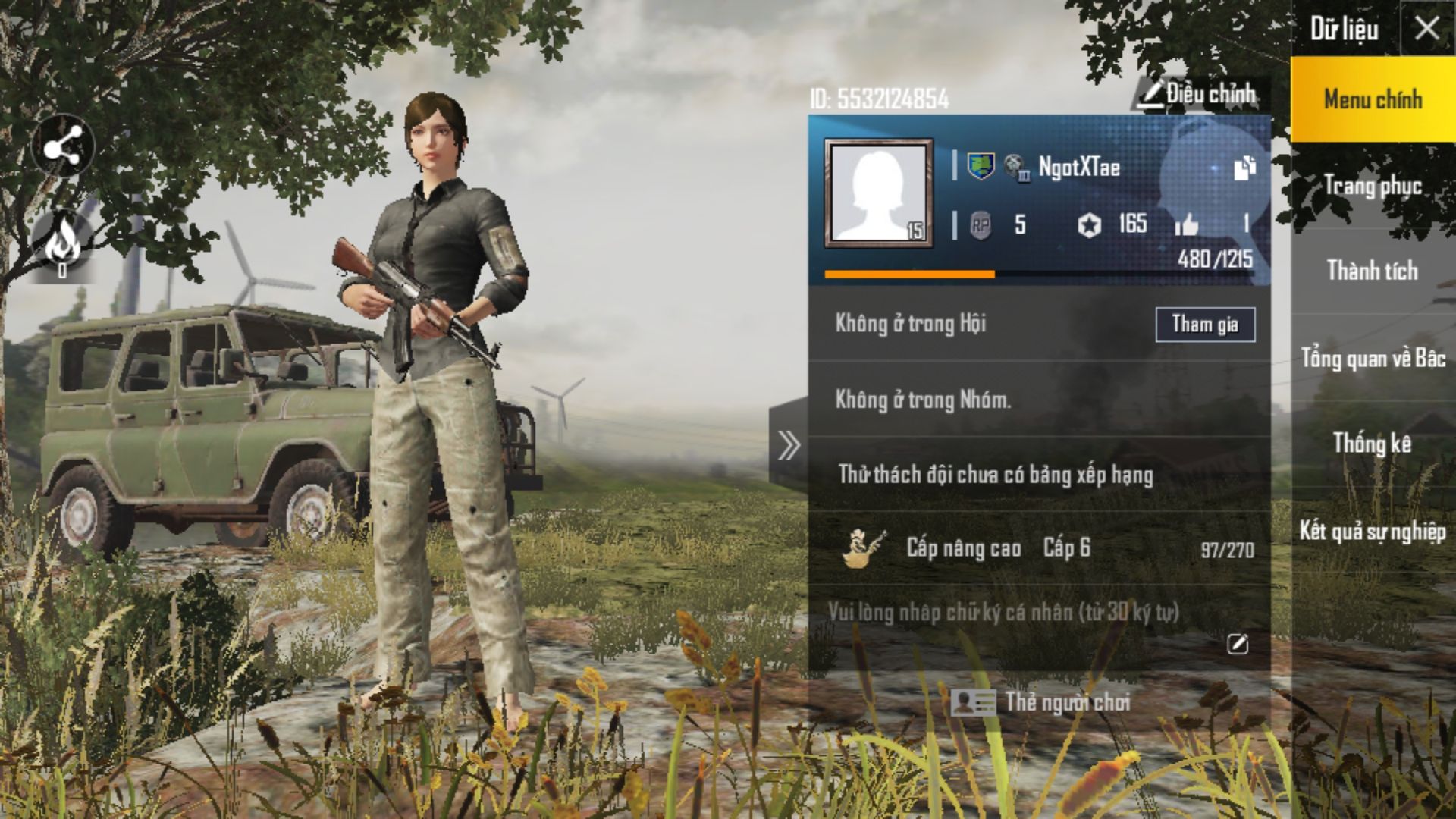Click the thumbs-up likes icon

tap(1186, 224)
